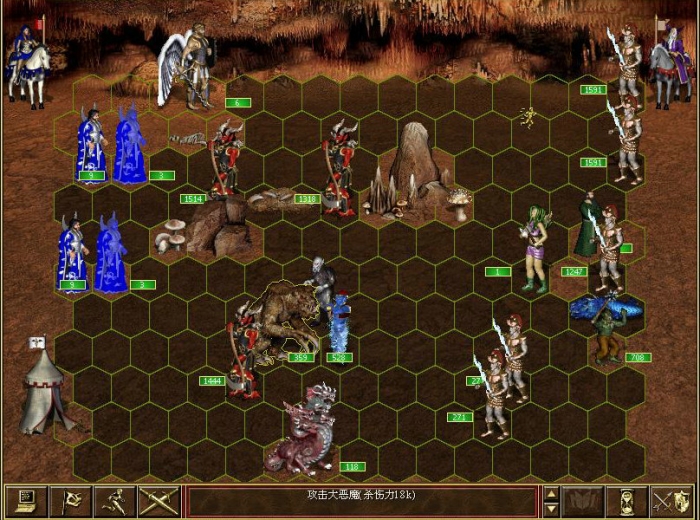The height and width of the screenshot is (520, 700).
Task: Open the combat options menu
Action: coord(26,500)
